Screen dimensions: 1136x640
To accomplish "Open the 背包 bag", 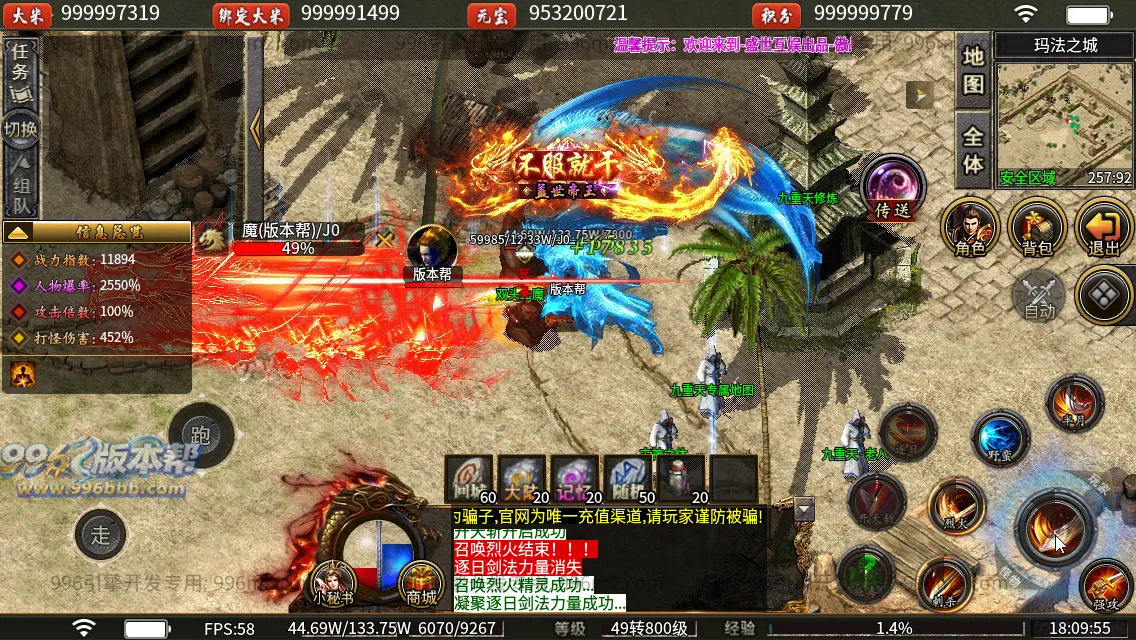I will [1037, 227].
